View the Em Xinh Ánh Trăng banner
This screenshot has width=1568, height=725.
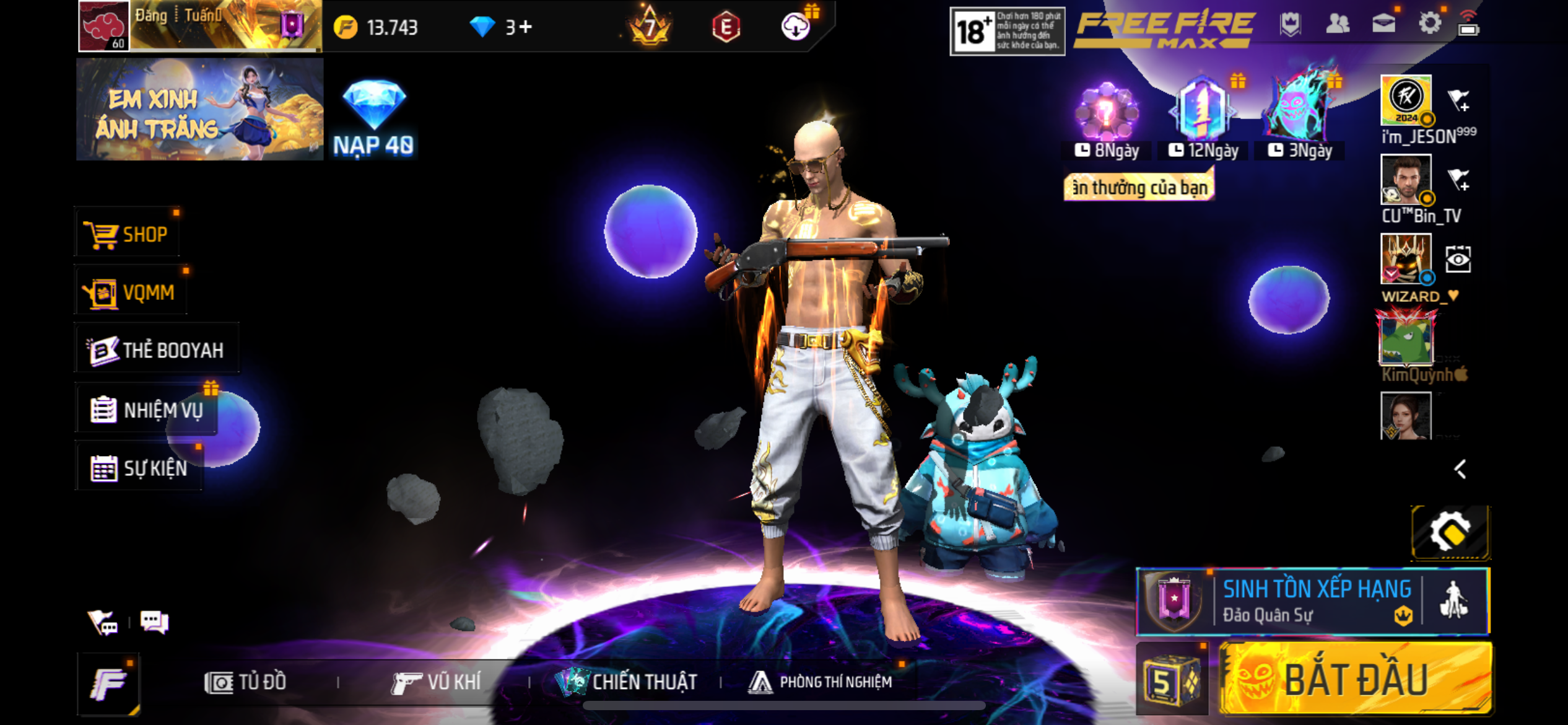click(199, 110)
